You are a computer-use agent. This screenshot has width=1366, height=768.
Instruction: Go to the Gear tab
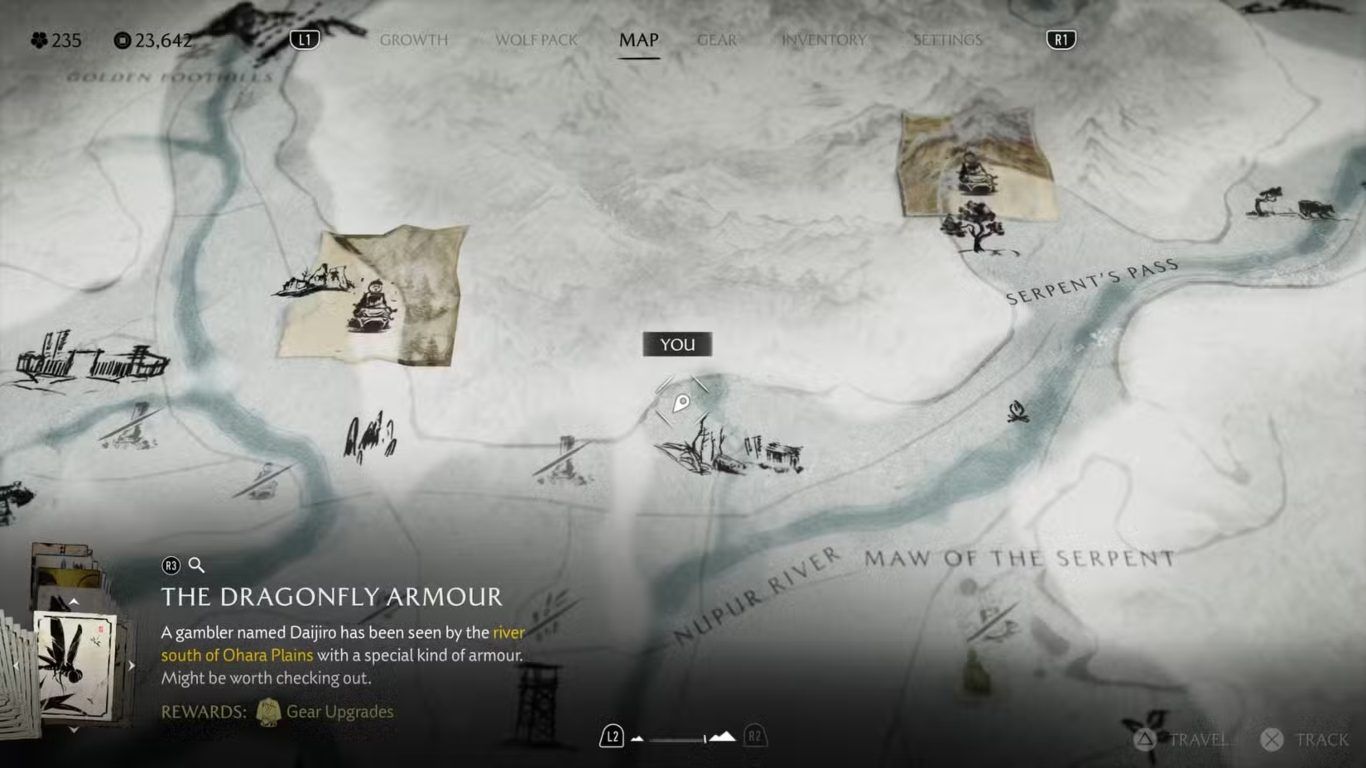pos(717,40)
